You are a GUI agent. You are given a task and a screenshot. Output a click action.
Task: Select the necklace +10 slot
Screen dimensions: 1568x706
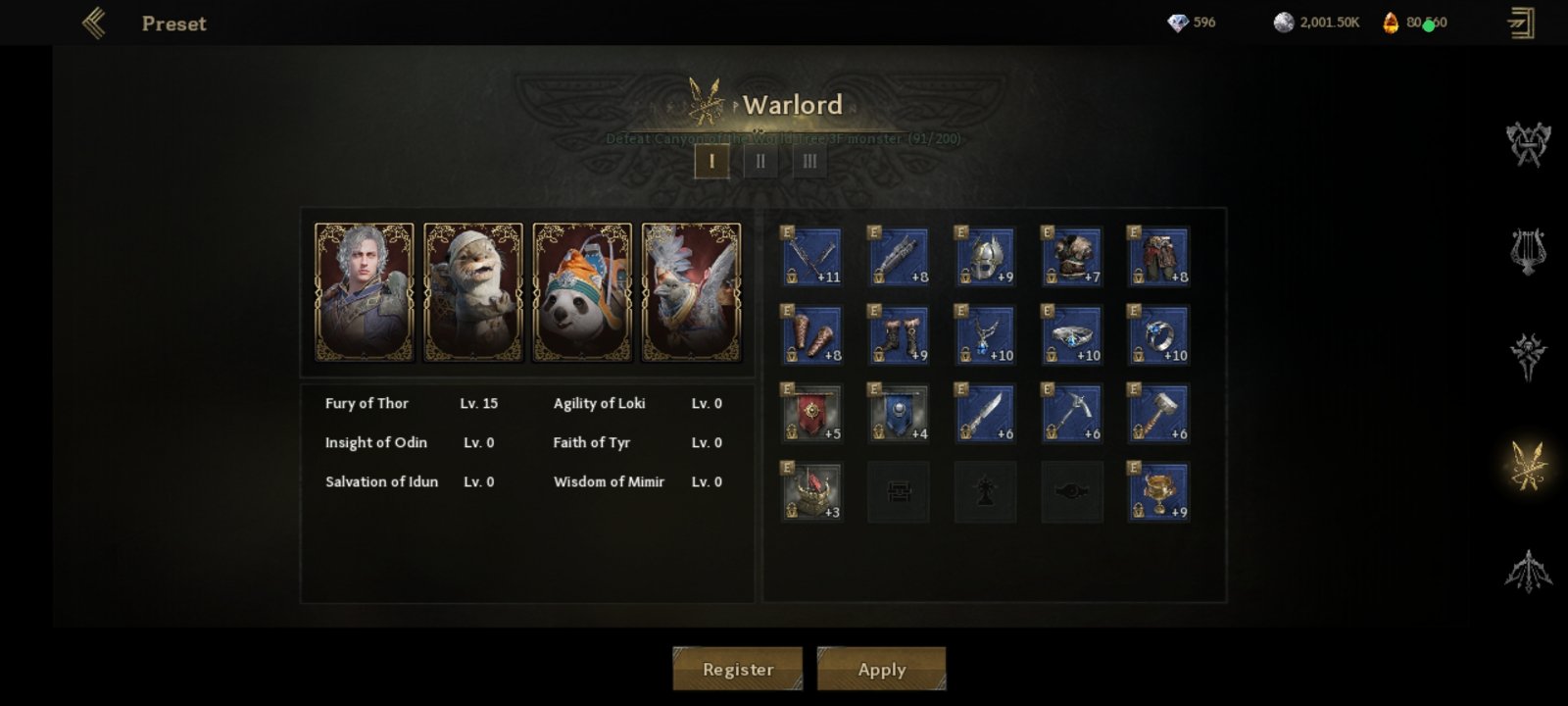pos(985,335)
